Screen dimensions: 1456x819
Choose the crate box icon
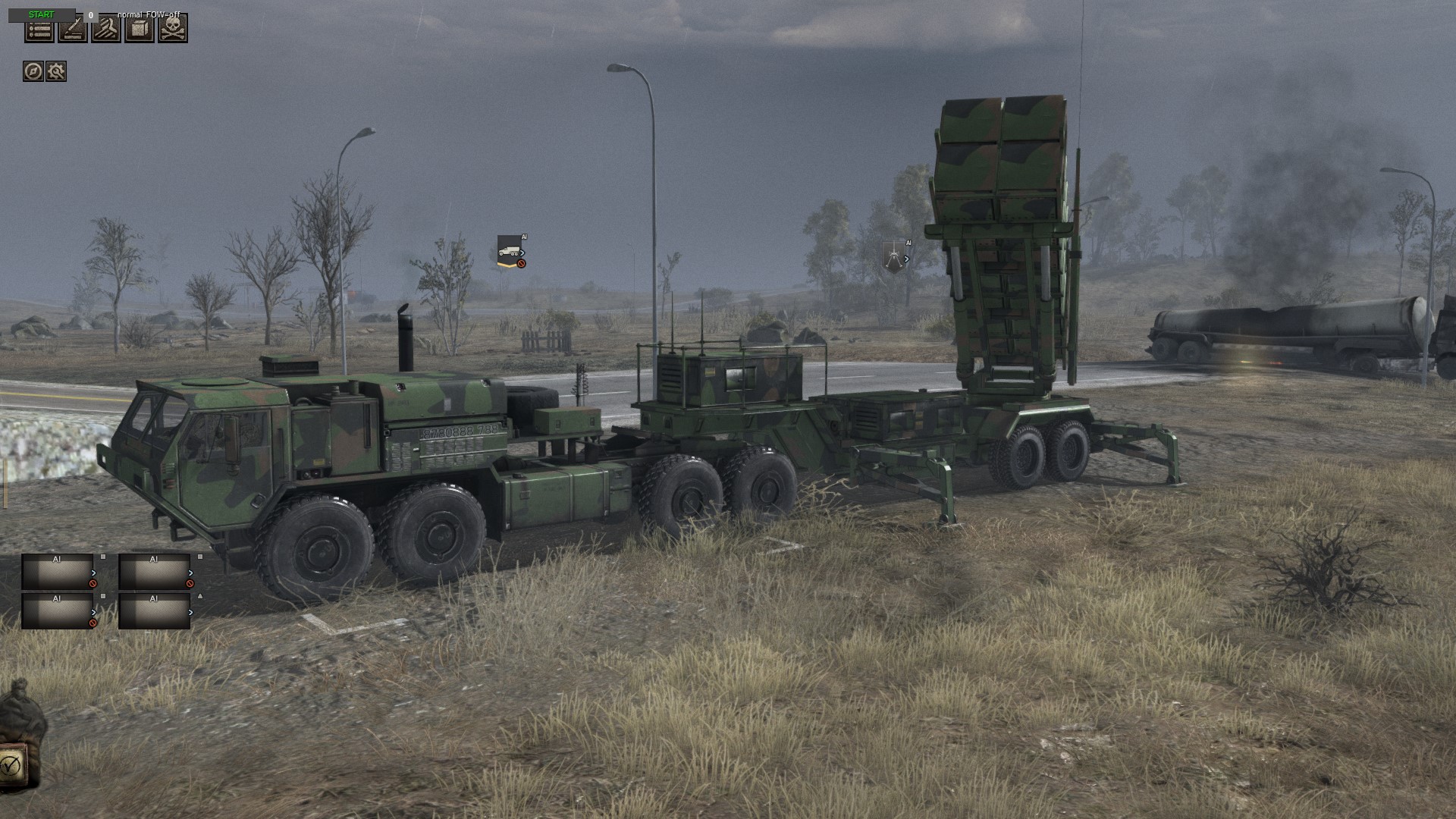tap(140, 30)
